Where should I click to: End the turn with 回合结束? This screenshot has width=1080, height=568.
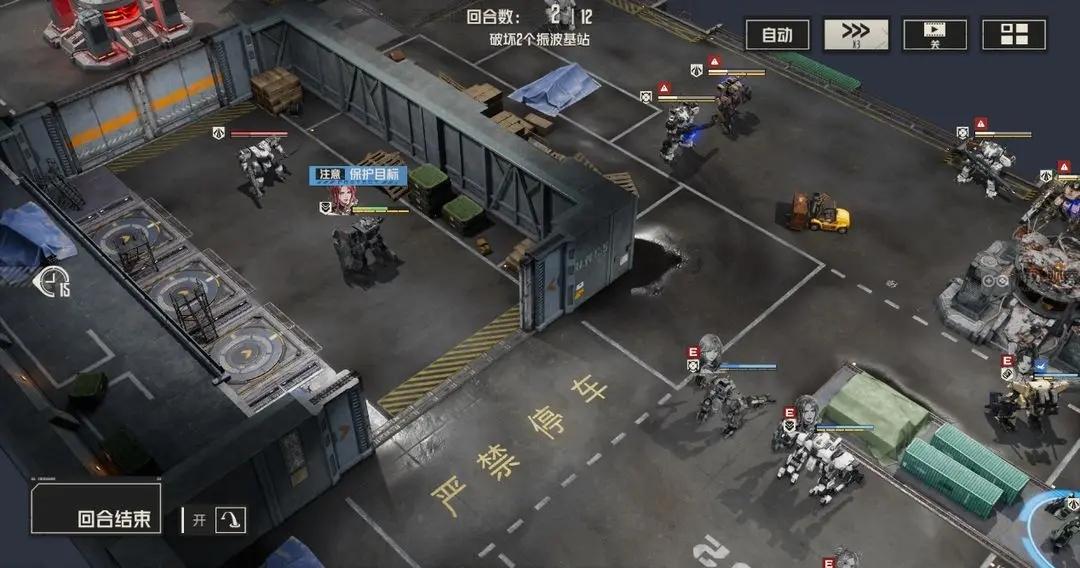point(97,511)
